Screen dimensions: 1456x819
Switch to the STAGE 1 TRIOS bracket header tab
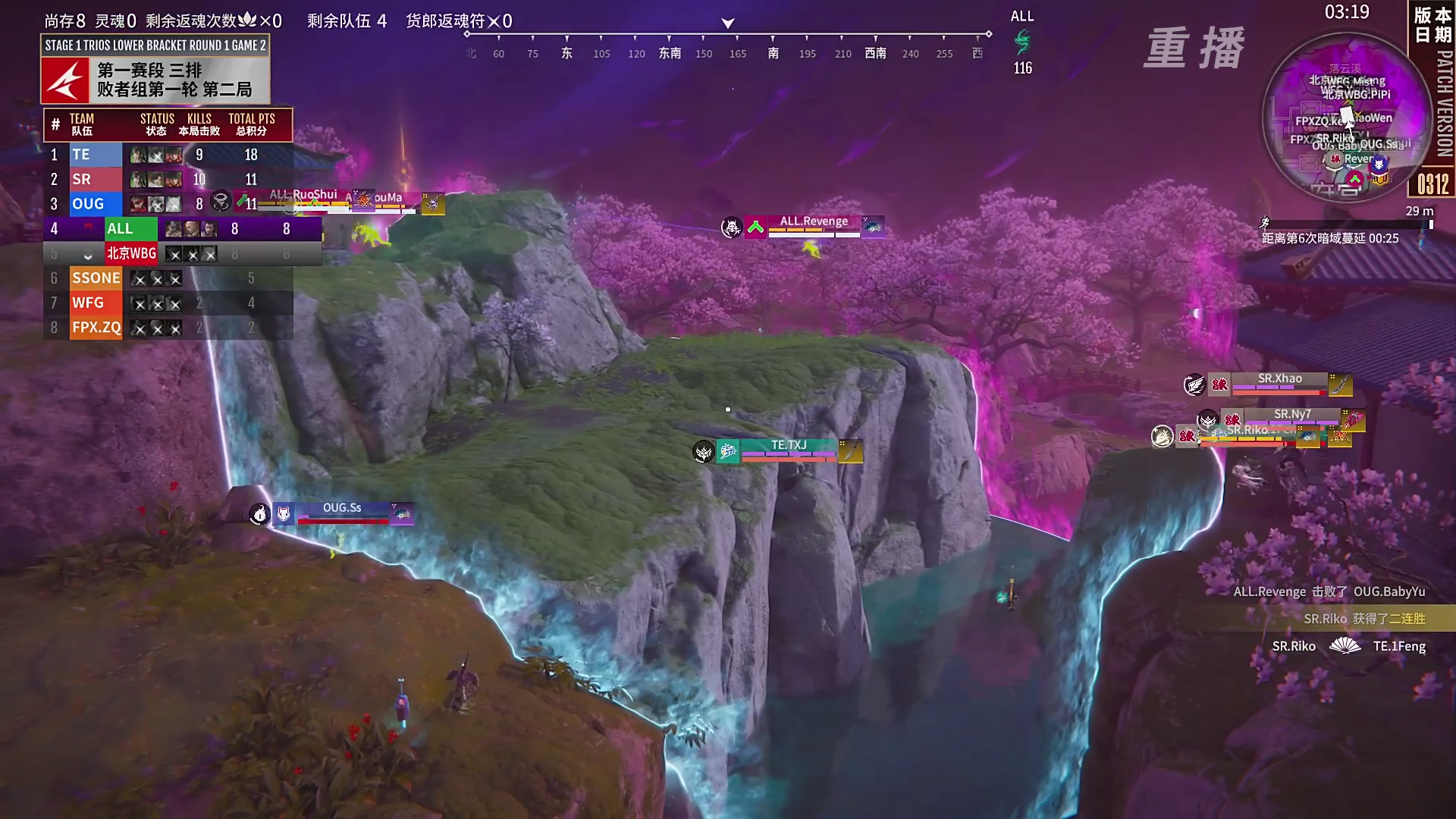(153, 45)
